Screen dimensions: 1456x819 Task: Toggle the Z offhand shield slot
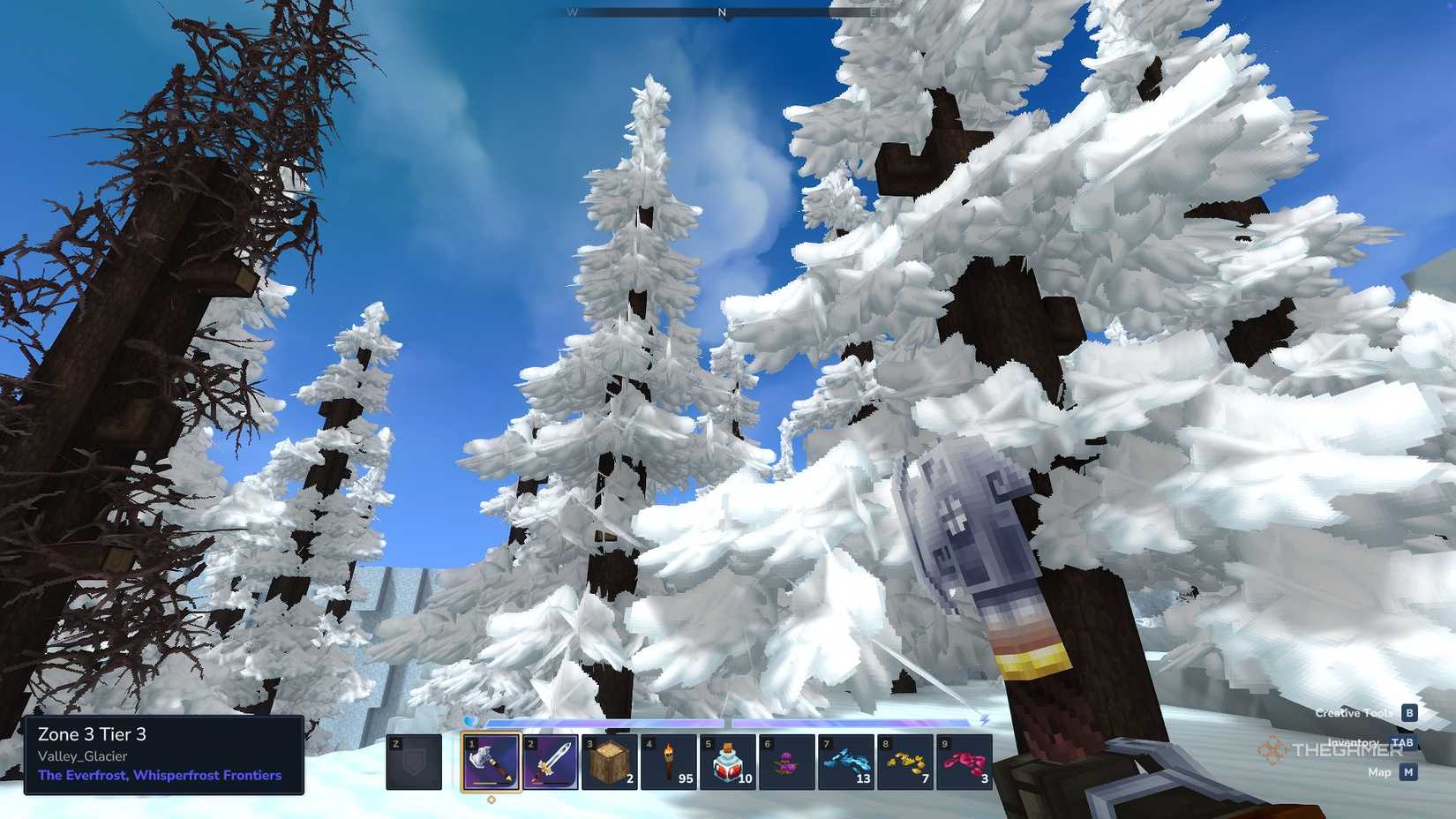[413, 763]
